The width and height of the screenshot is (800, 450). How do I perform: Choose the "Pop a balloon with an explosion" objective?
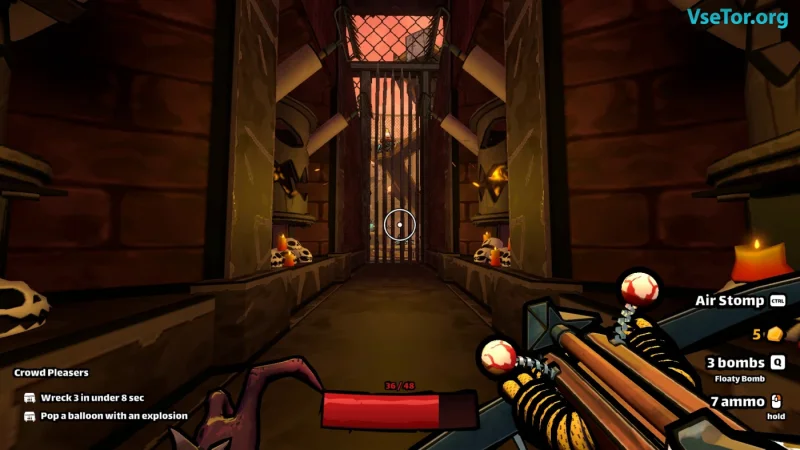pos(113,415)
